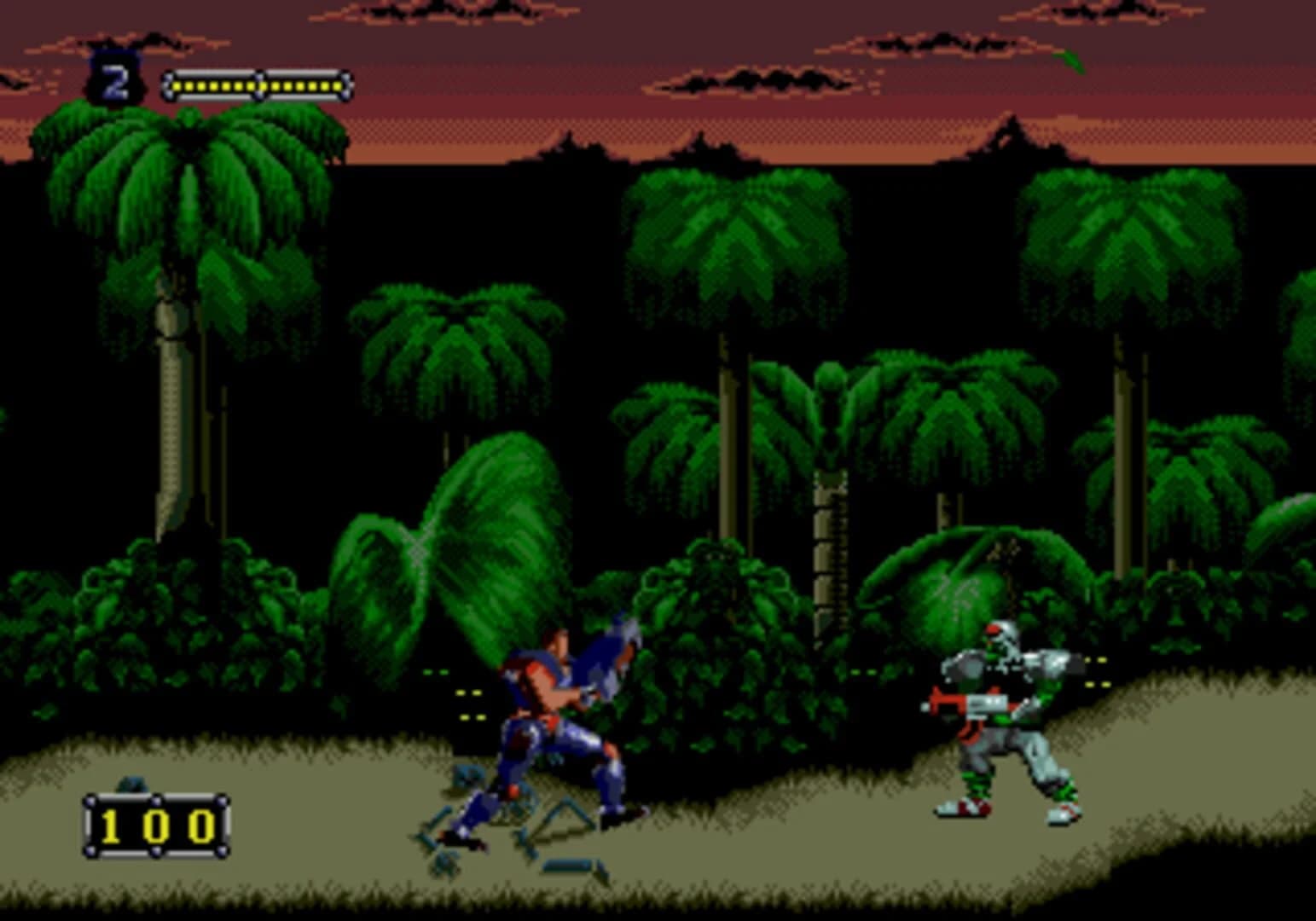1316x921 pixels.
Task: Click the bird flying in the sky
Action: tap(1070, 60)
